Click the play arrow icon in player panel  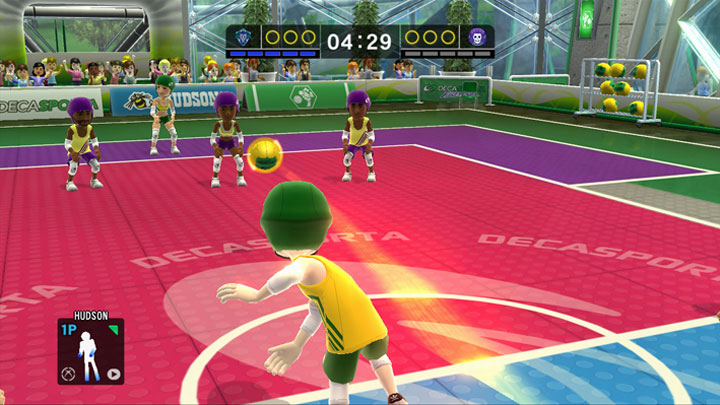click(x=114, y=376)
